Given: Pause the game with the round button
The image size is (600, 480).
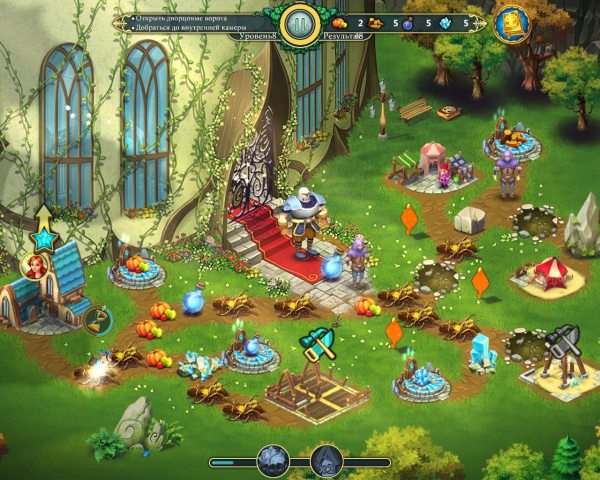Looking at the screenshot, I should point(299,24).
